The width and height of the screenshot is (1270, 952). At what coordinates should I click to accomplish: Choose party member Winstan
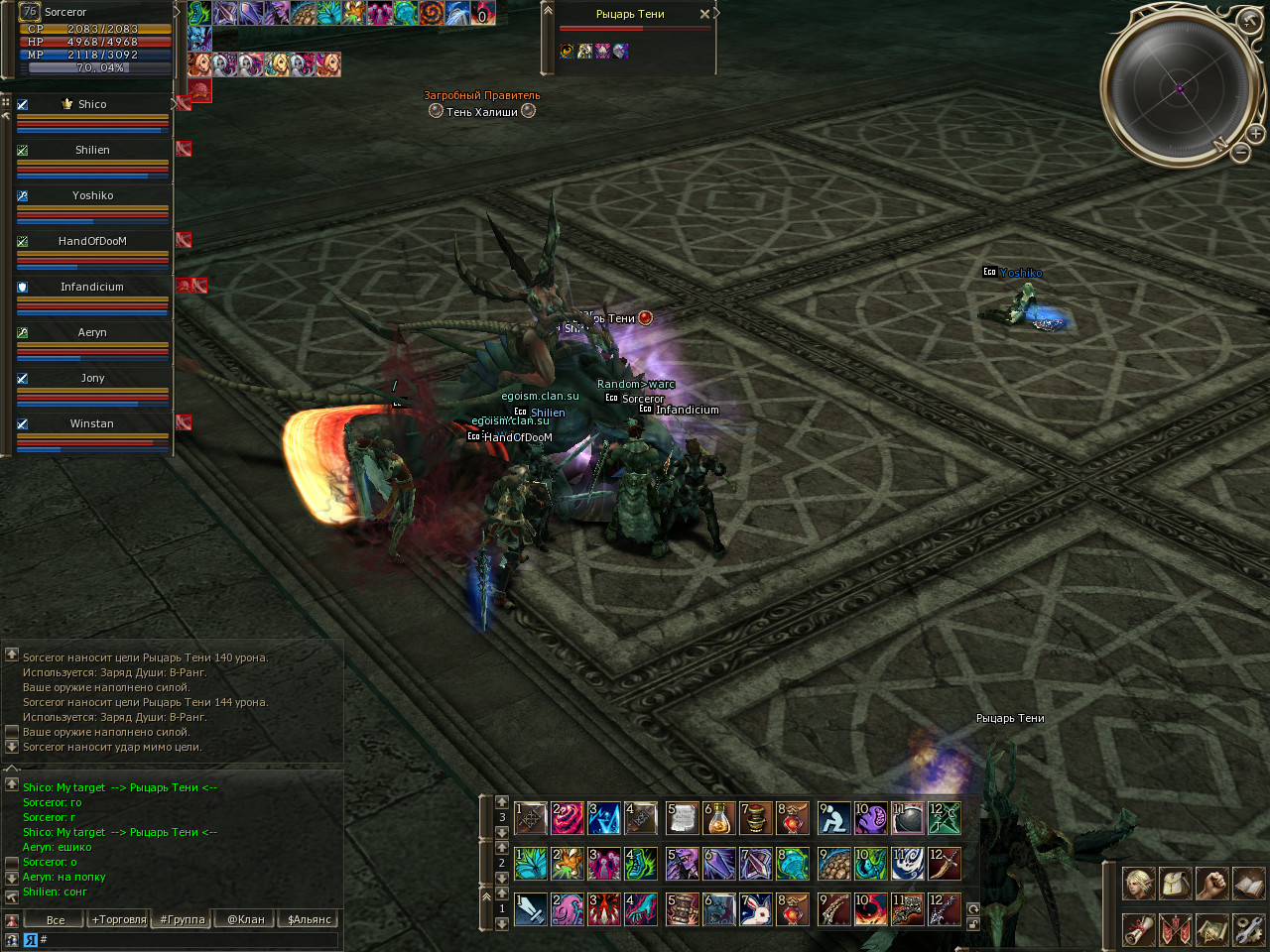click(x=92, y=423)
